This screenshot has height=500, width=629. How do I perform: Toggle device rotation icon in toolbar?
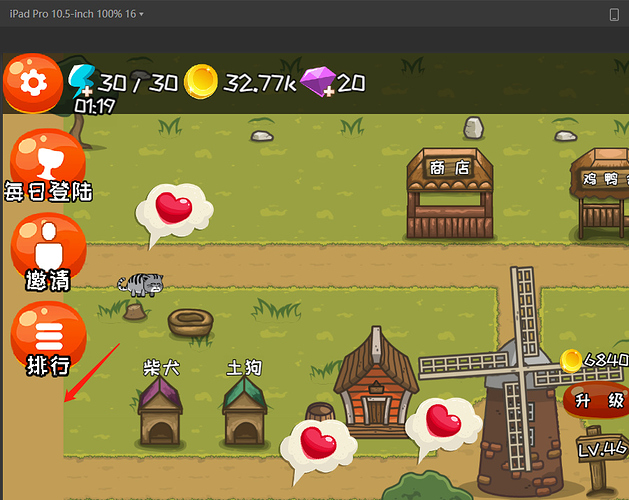click(613, 15)
